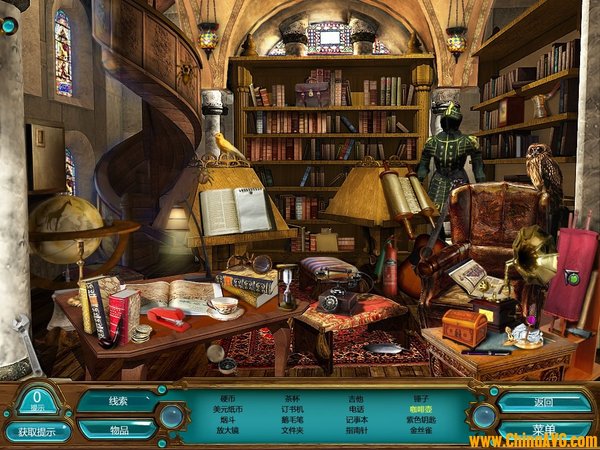Open the 线索 clues panel
The image size is (600, 450).
[x=118, y=401]
